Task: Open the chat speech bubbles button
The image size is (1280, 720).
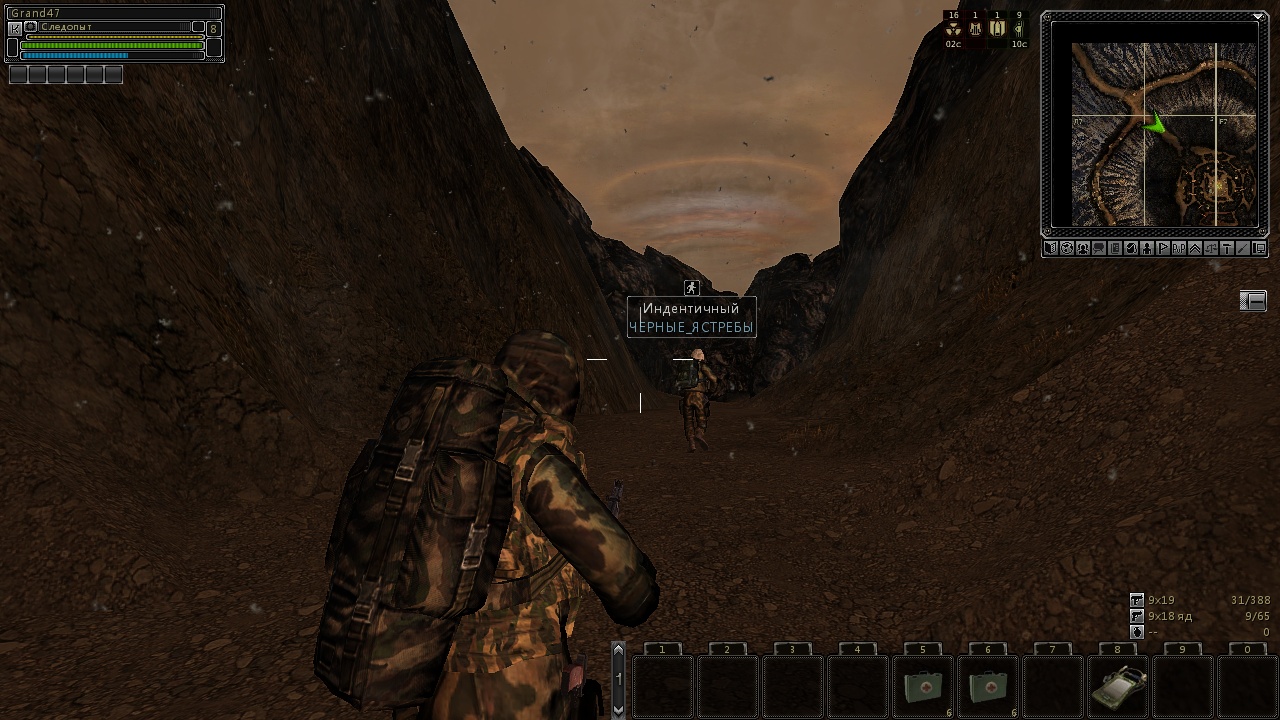Action: [1099, 248]
